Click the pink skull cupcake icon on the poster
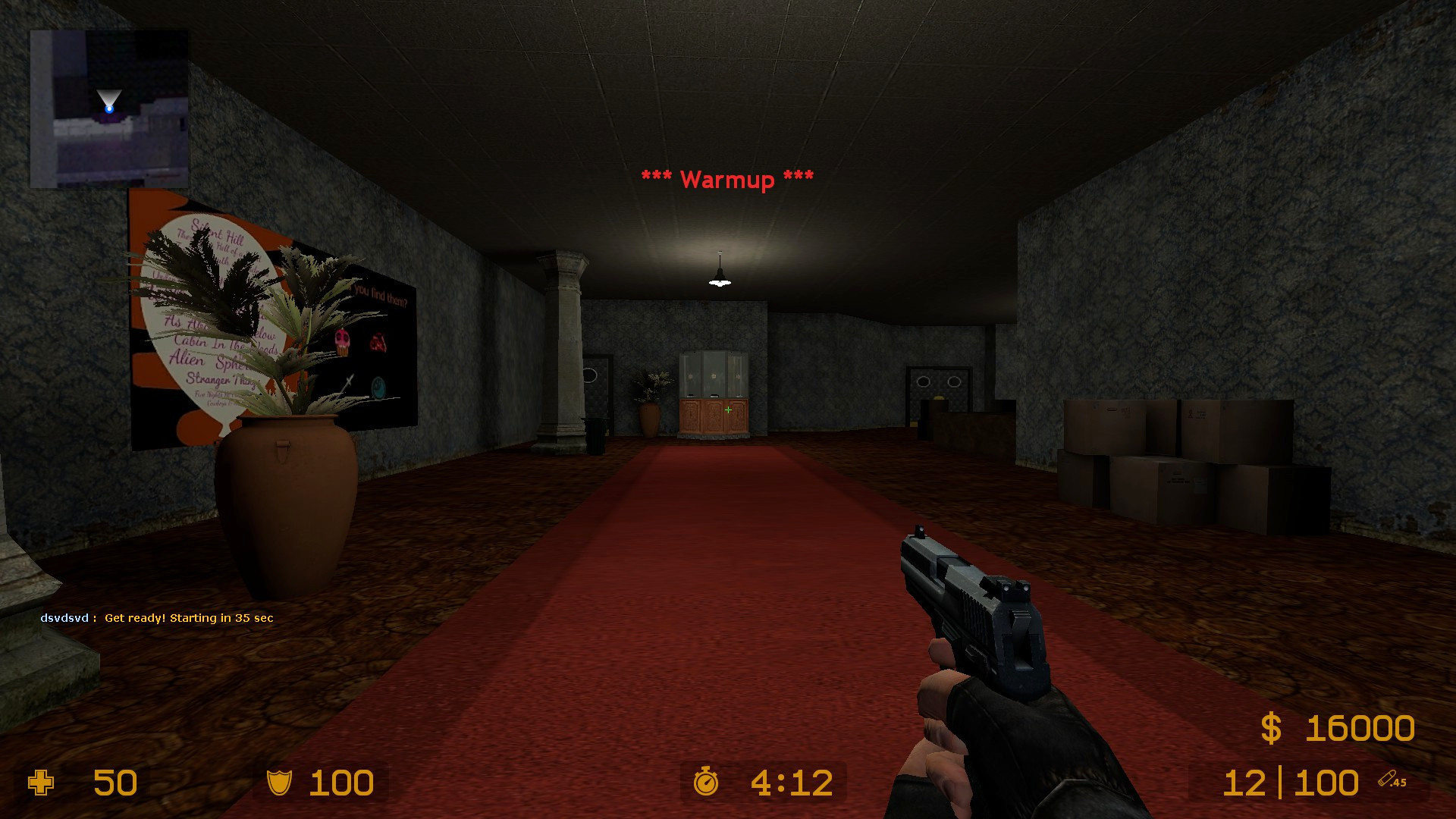This screenshot has width=1456, height=819. (x=343, y=342)
